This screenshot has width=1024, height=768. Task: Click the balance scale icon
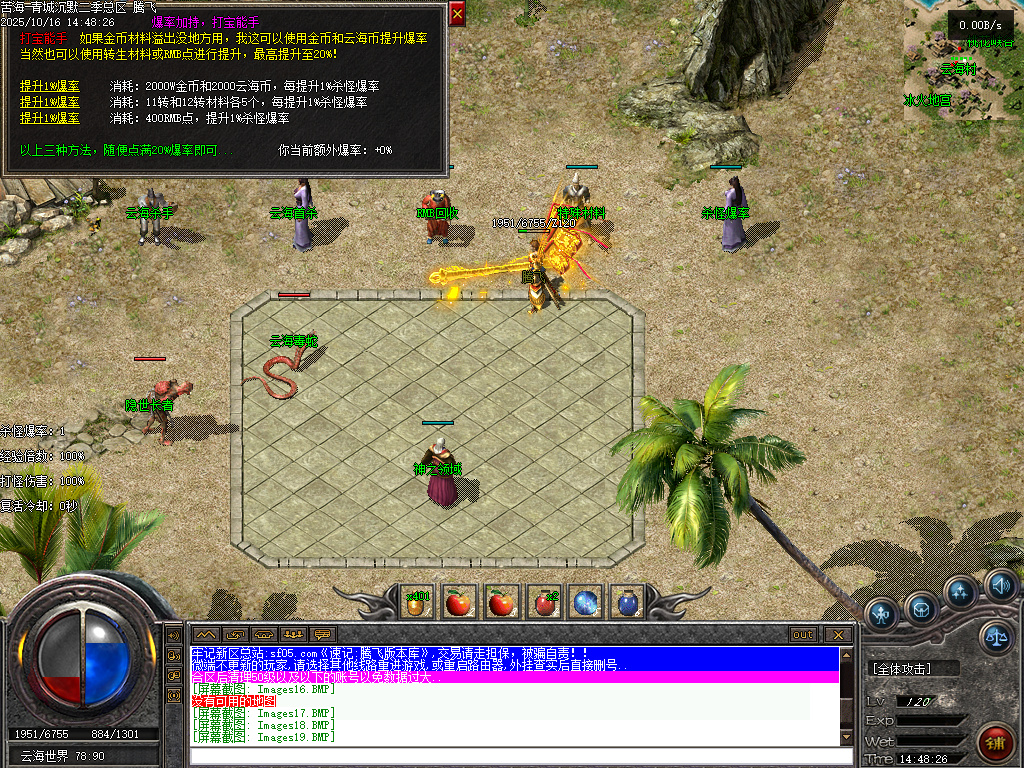(x=995, y=636)
